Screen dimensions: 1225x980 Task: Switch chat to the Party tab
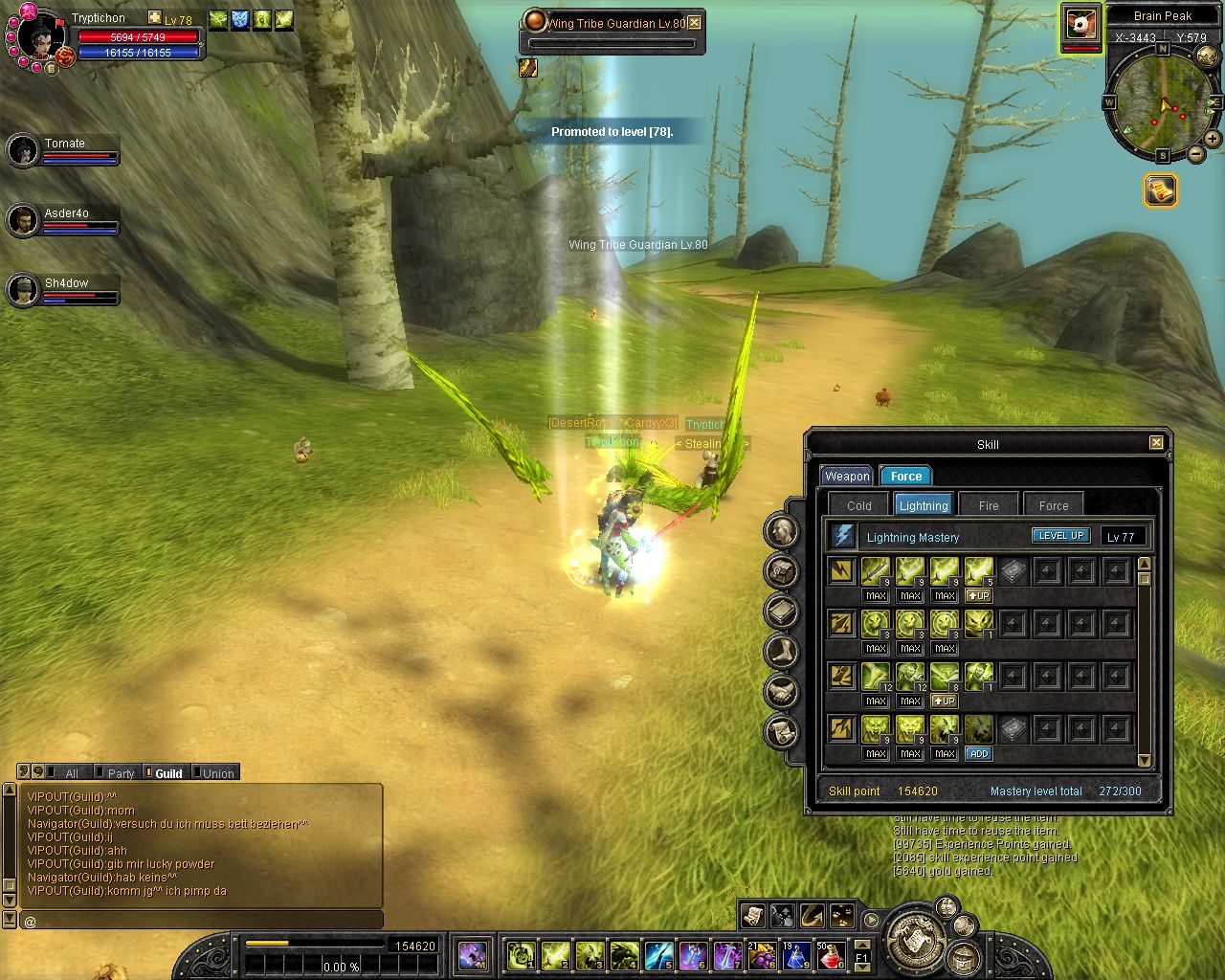[x=120, y=773]
